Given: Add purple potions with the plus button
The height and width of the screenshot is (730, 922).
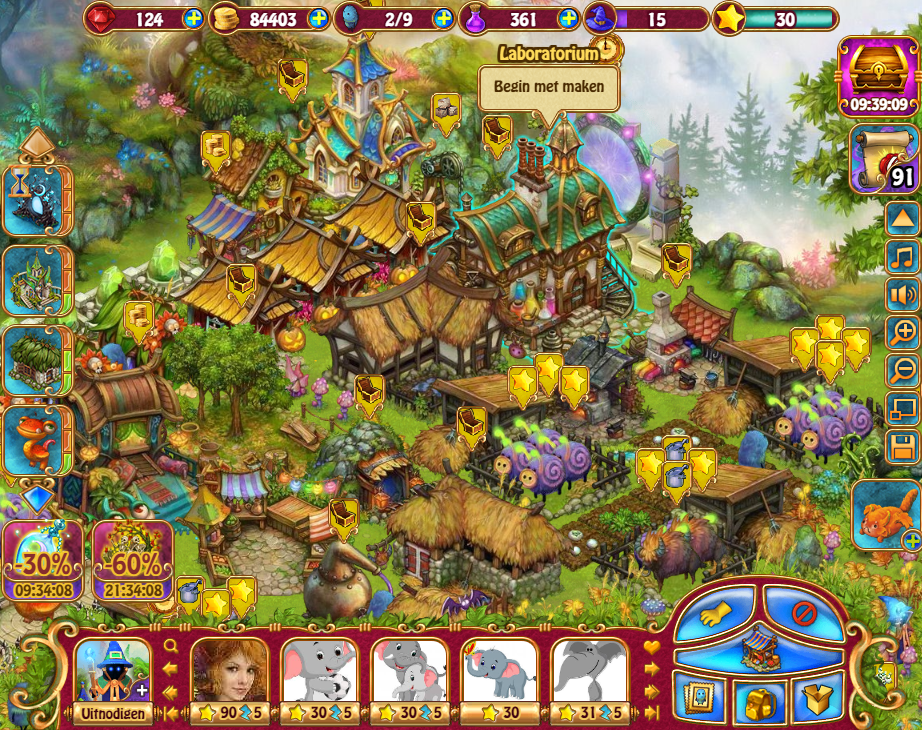Looking at the screenshot, I should click(x=568, y=18).
